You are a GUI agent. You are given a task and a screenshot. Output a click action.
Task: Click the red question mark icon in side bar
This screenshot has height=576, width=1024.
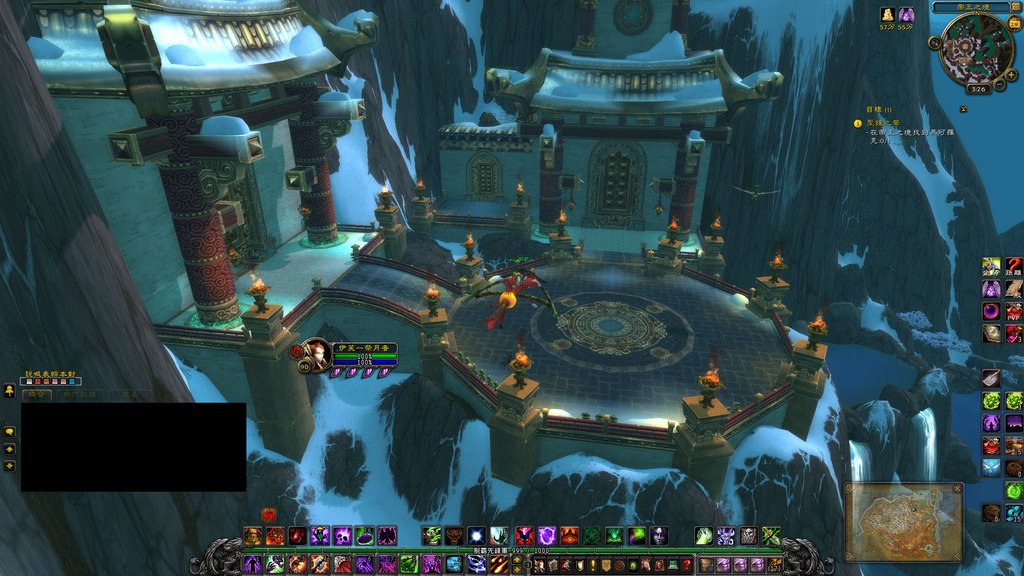coord(1014,266)
